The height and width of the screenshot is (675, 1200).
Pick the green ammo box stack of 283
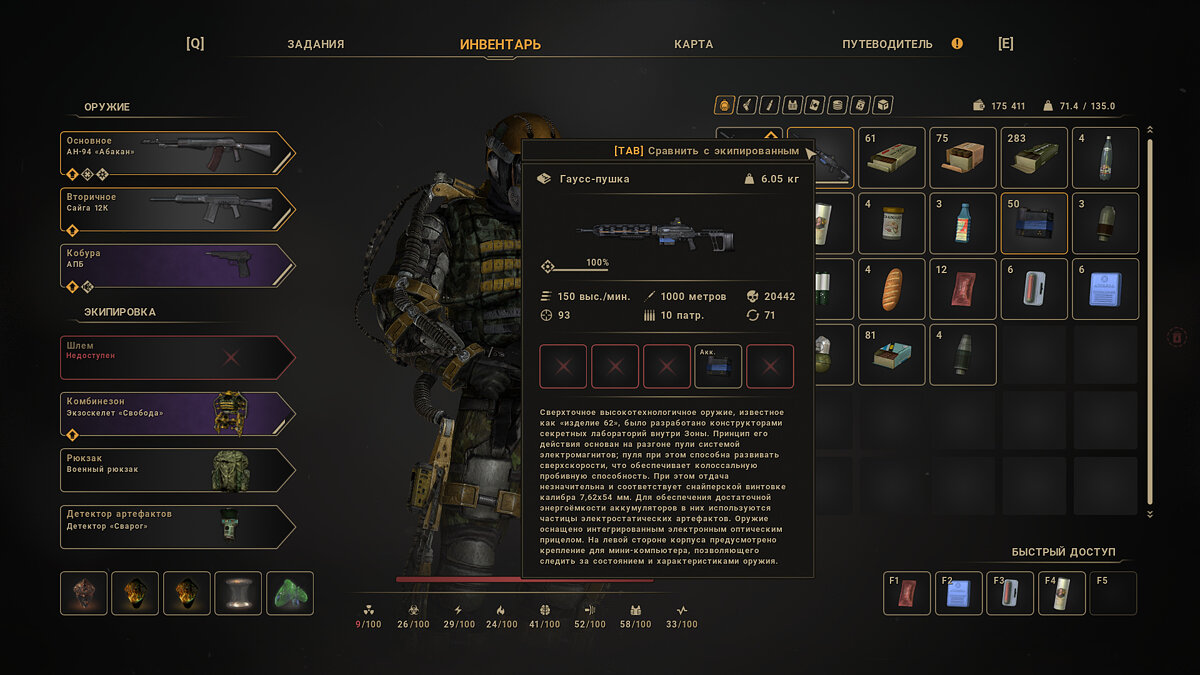(x=1034, y=158)
